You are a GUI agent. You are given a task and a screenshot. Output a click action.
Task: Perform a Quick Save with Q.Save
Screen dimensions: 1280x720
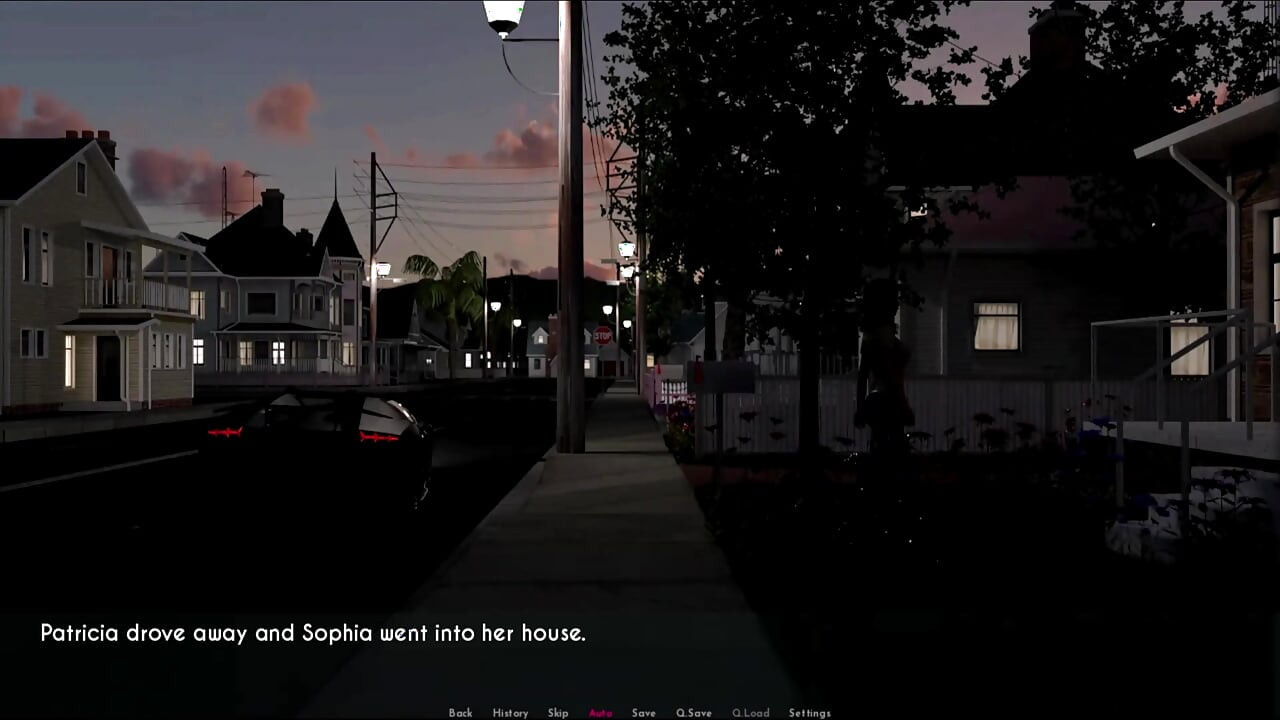pyautogui.click(x=693, y=712)
